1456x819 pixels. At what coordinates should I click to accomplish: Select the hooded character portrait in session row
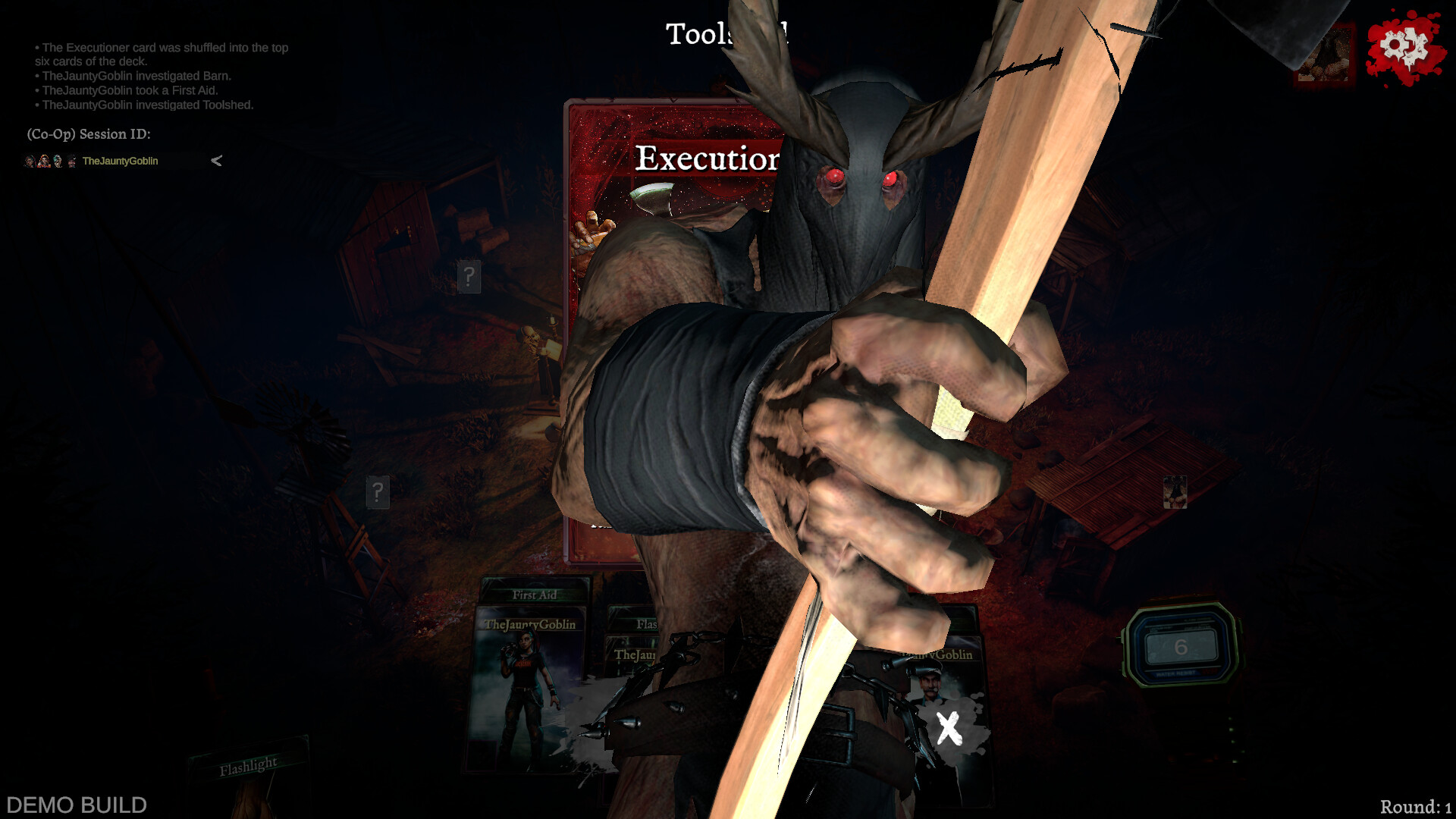point(58,161)
